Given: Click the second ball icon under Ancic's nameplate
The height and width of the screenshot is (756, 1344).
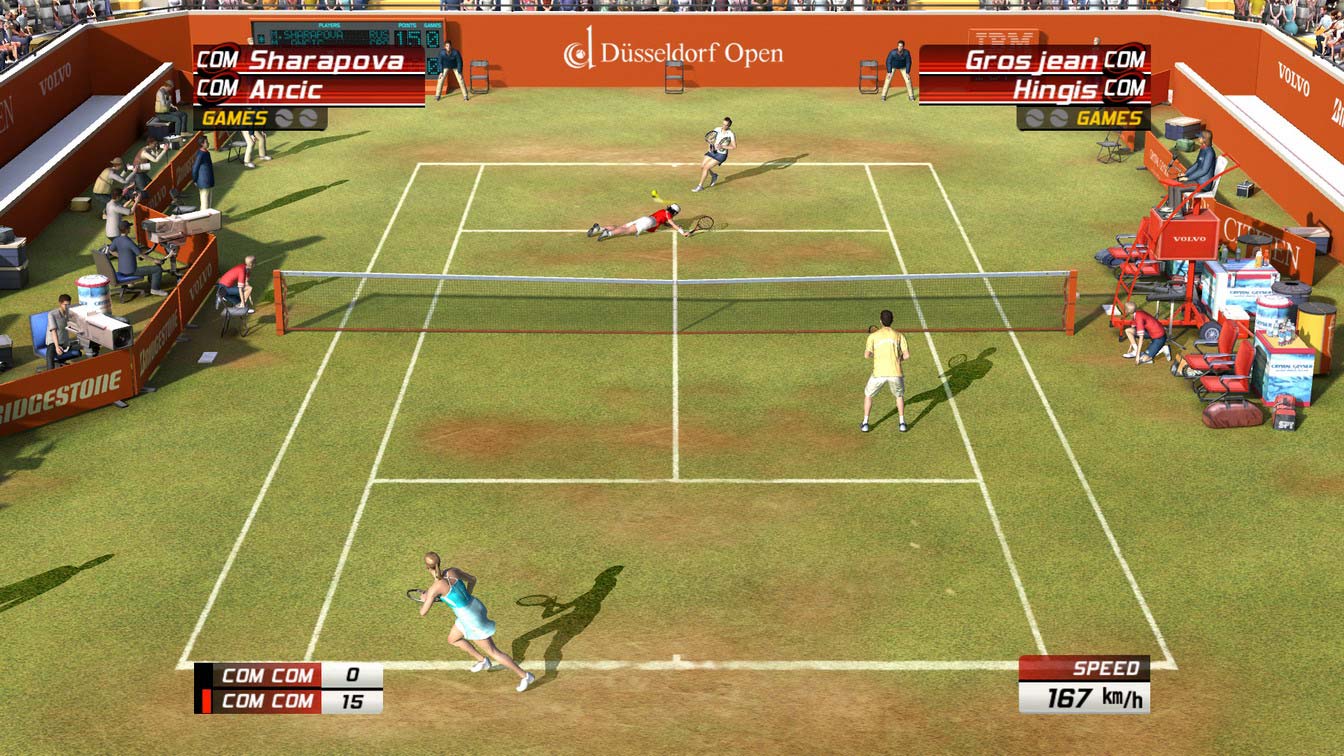Looking at the screenshot, I should [308, 118].
